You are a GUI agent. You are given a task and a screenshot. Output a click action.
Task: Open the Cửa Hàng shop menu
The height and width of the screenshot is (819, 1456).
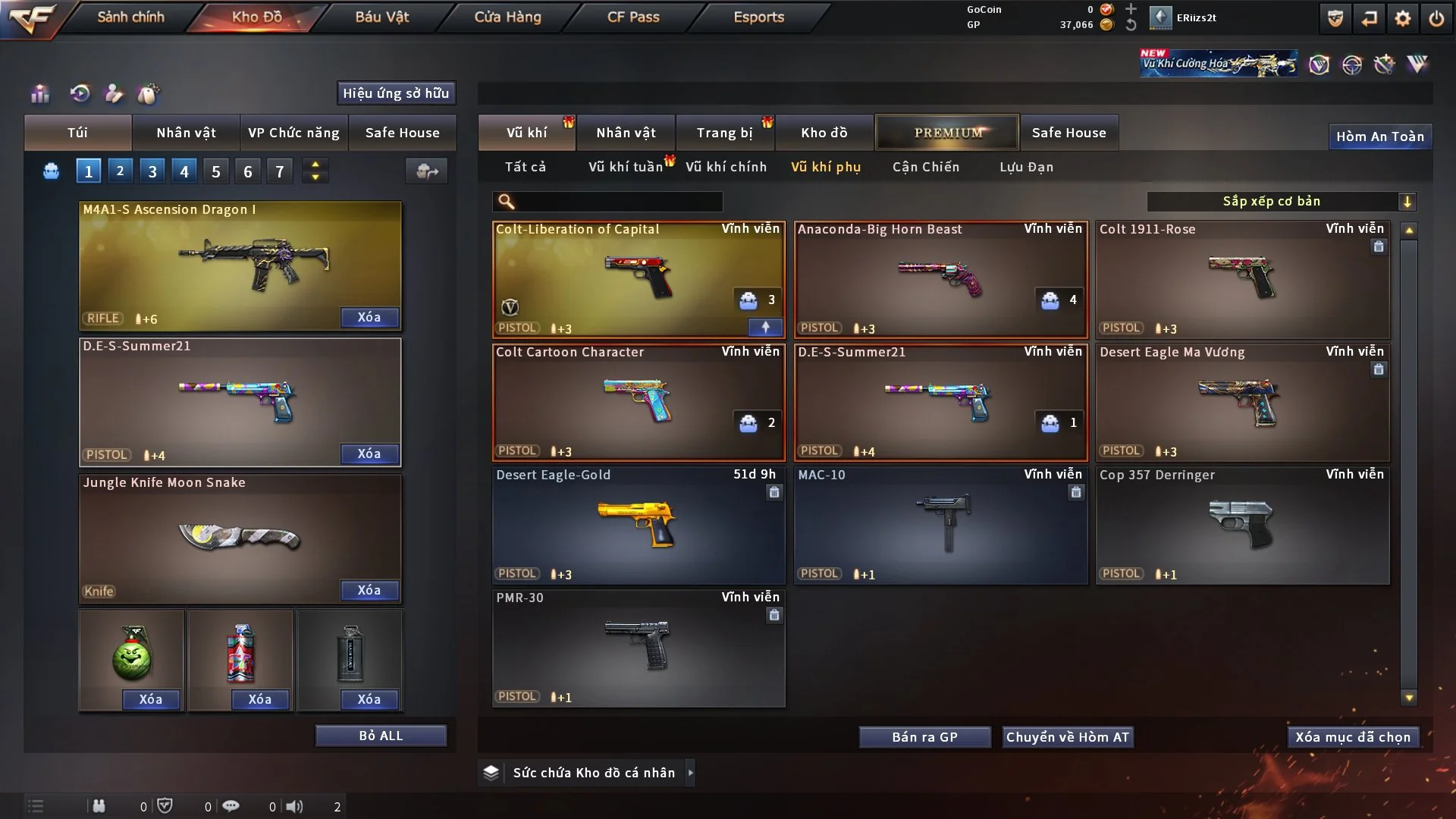pos(507,17)
